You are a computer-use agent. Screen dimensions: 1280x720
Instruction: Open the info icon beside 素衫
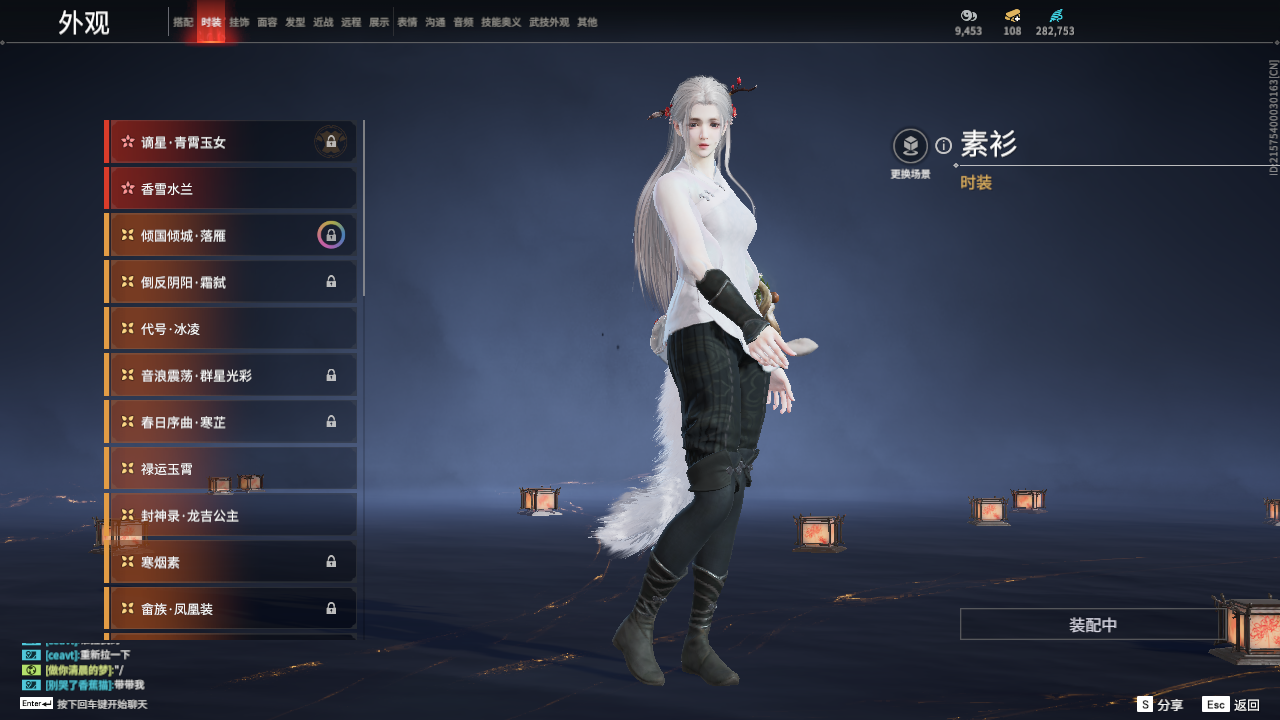pyautogui.click(x=943, y=146)
